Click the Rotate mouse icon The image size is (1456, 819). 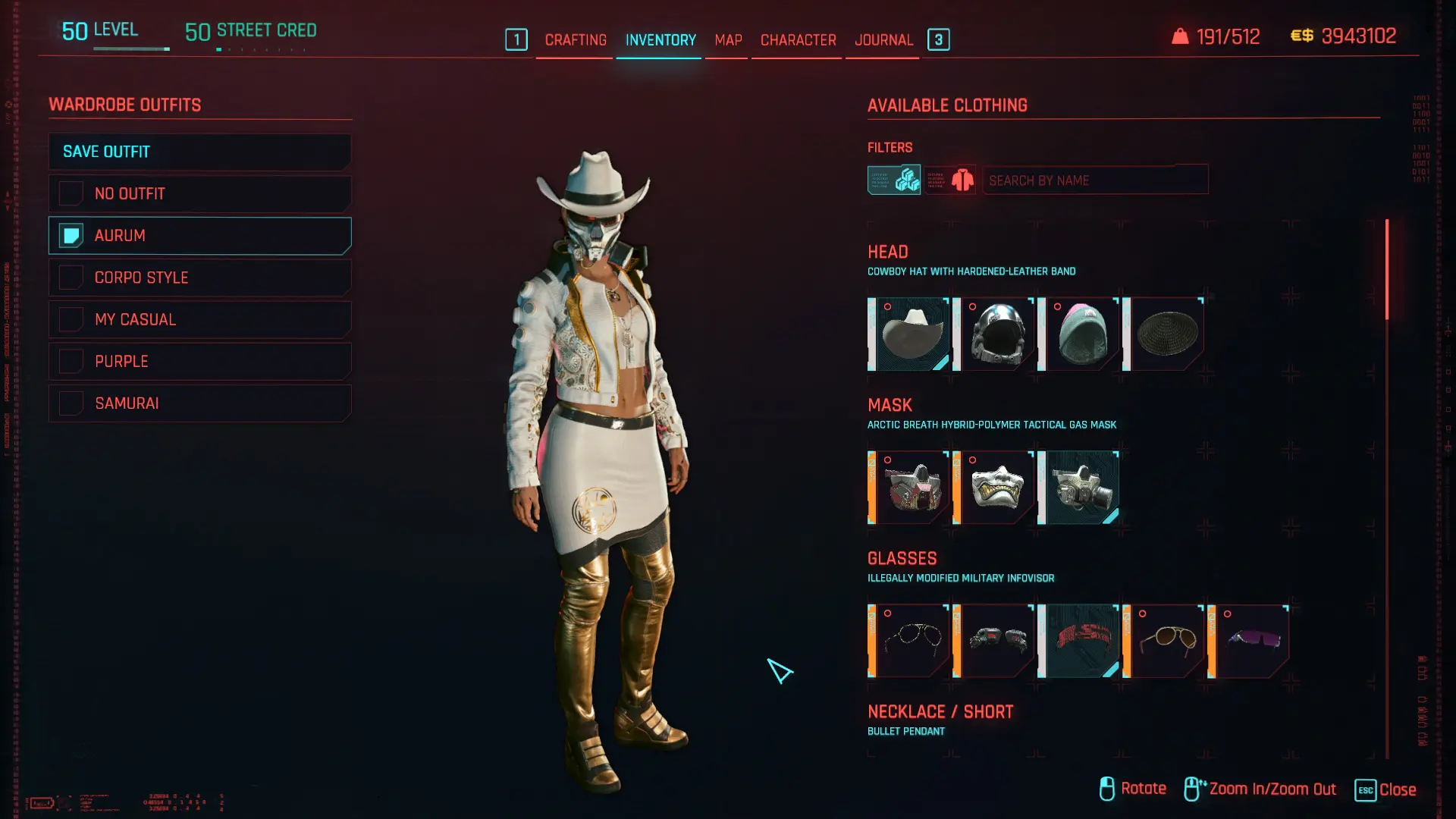tap(1106, 788)
